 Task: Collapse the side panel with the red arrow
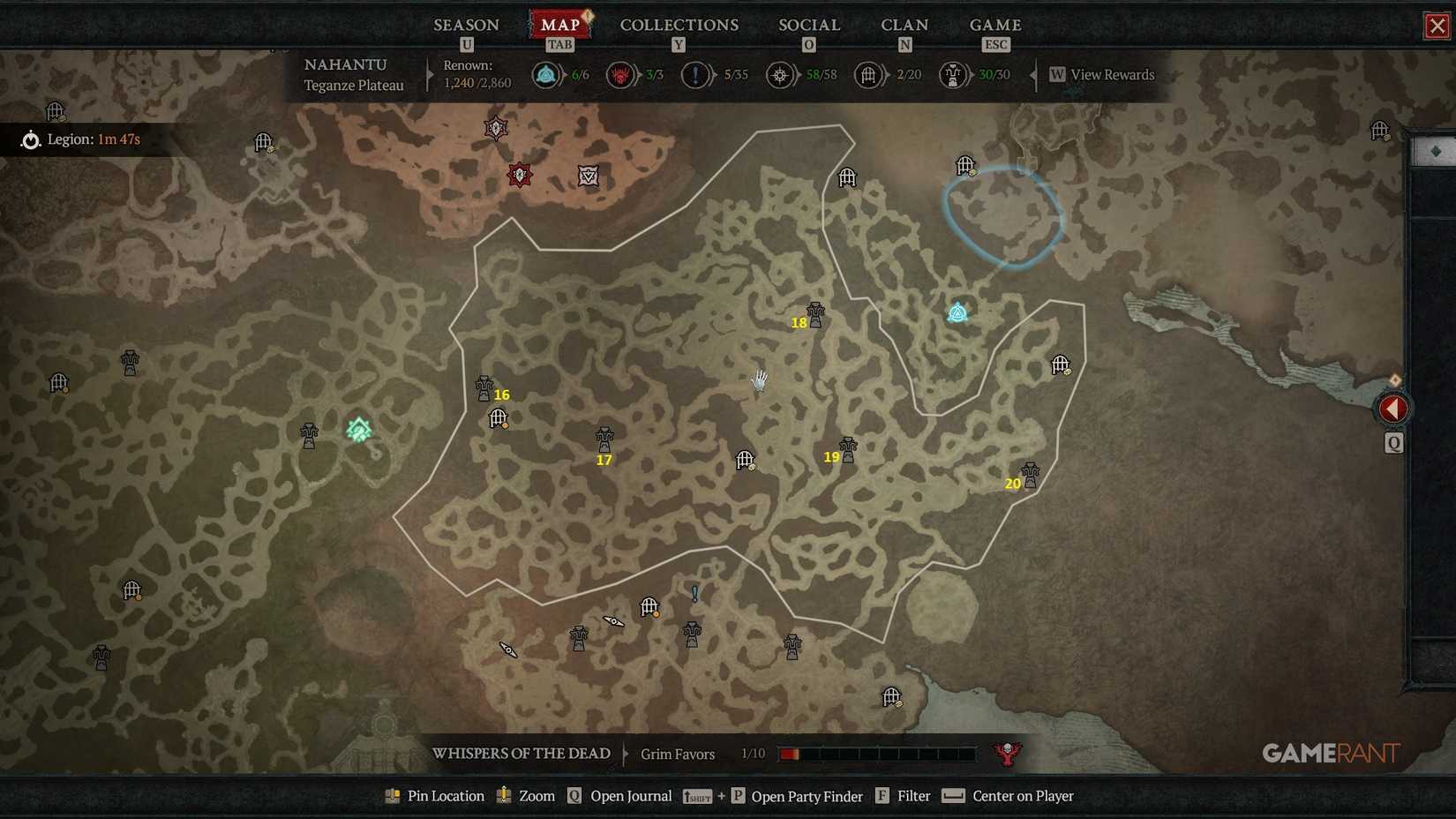(x=1393, y=408)
